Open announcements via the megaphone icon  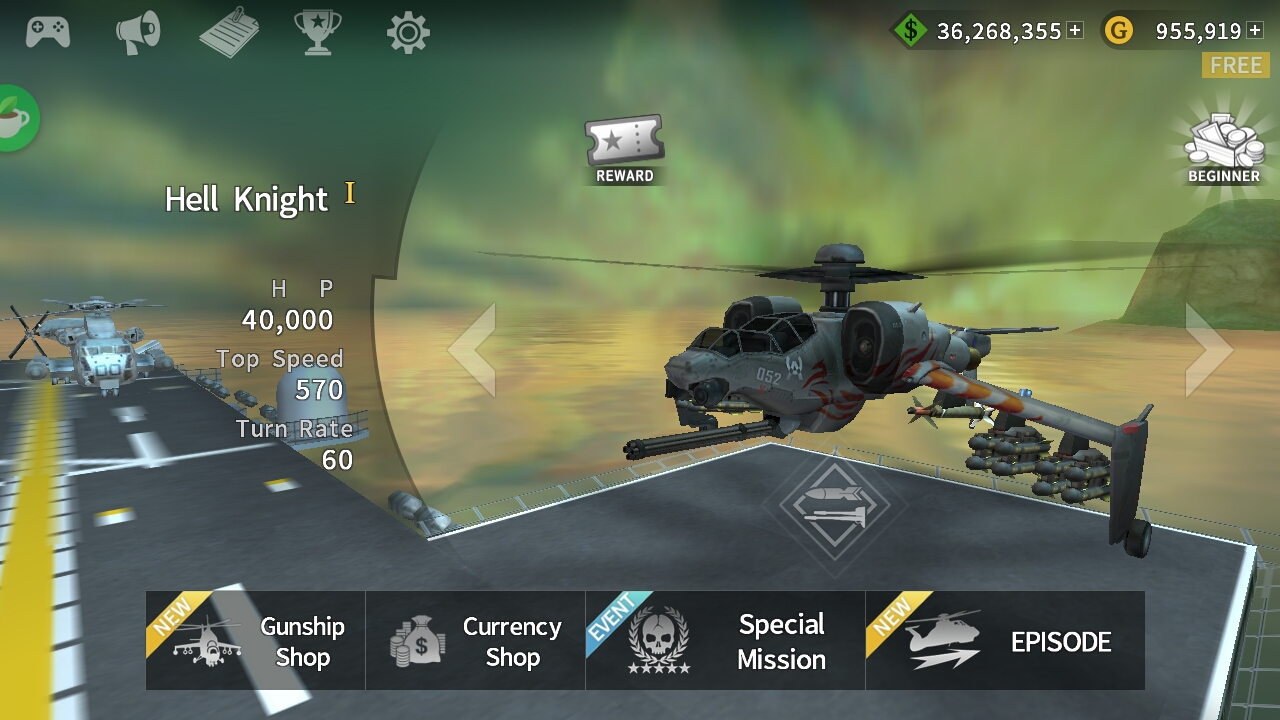tap(139, 31)
